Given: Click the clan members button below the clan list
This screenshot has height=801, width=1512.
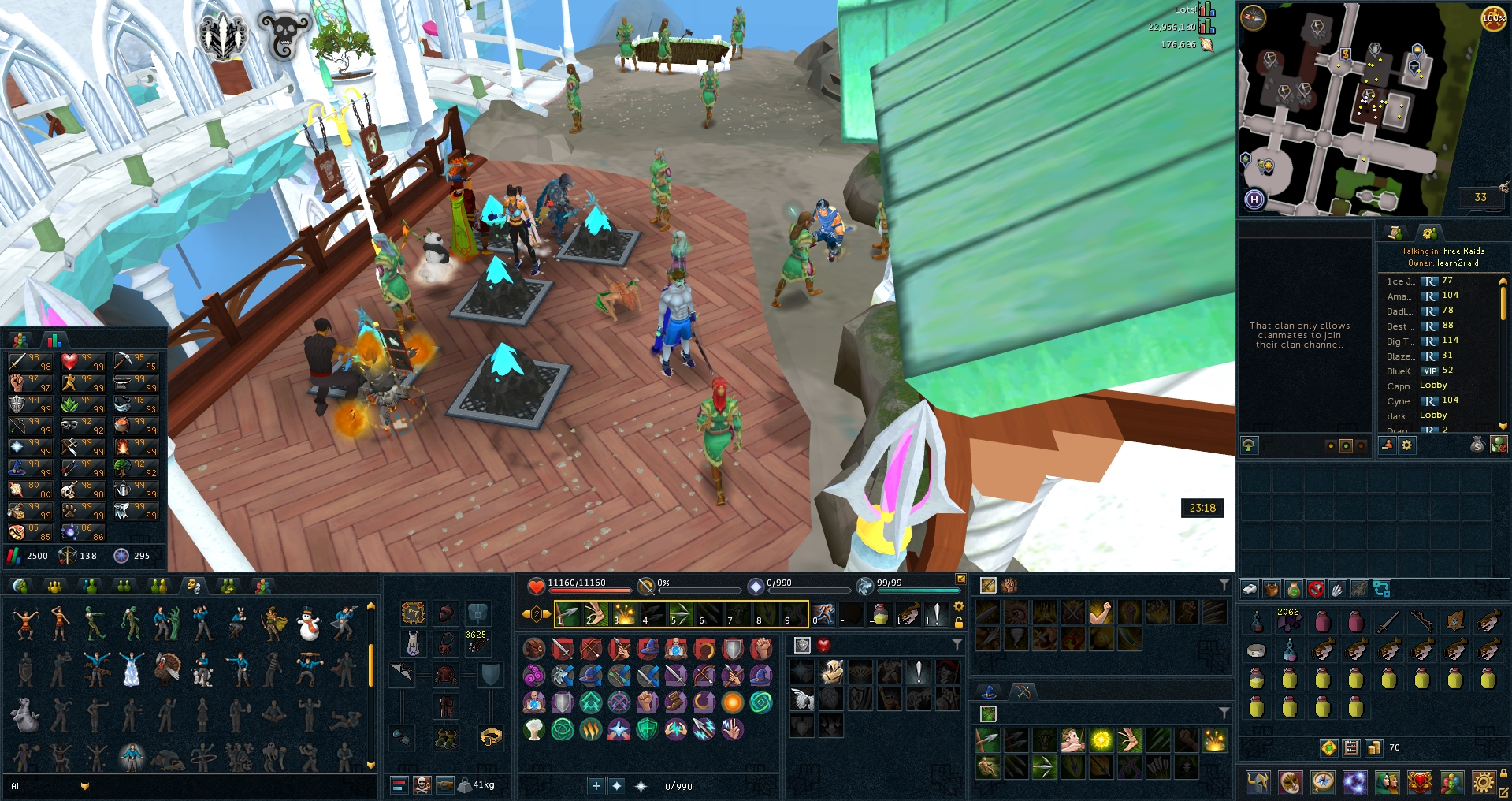Looking at the screenshot, I should point(1387,445).
